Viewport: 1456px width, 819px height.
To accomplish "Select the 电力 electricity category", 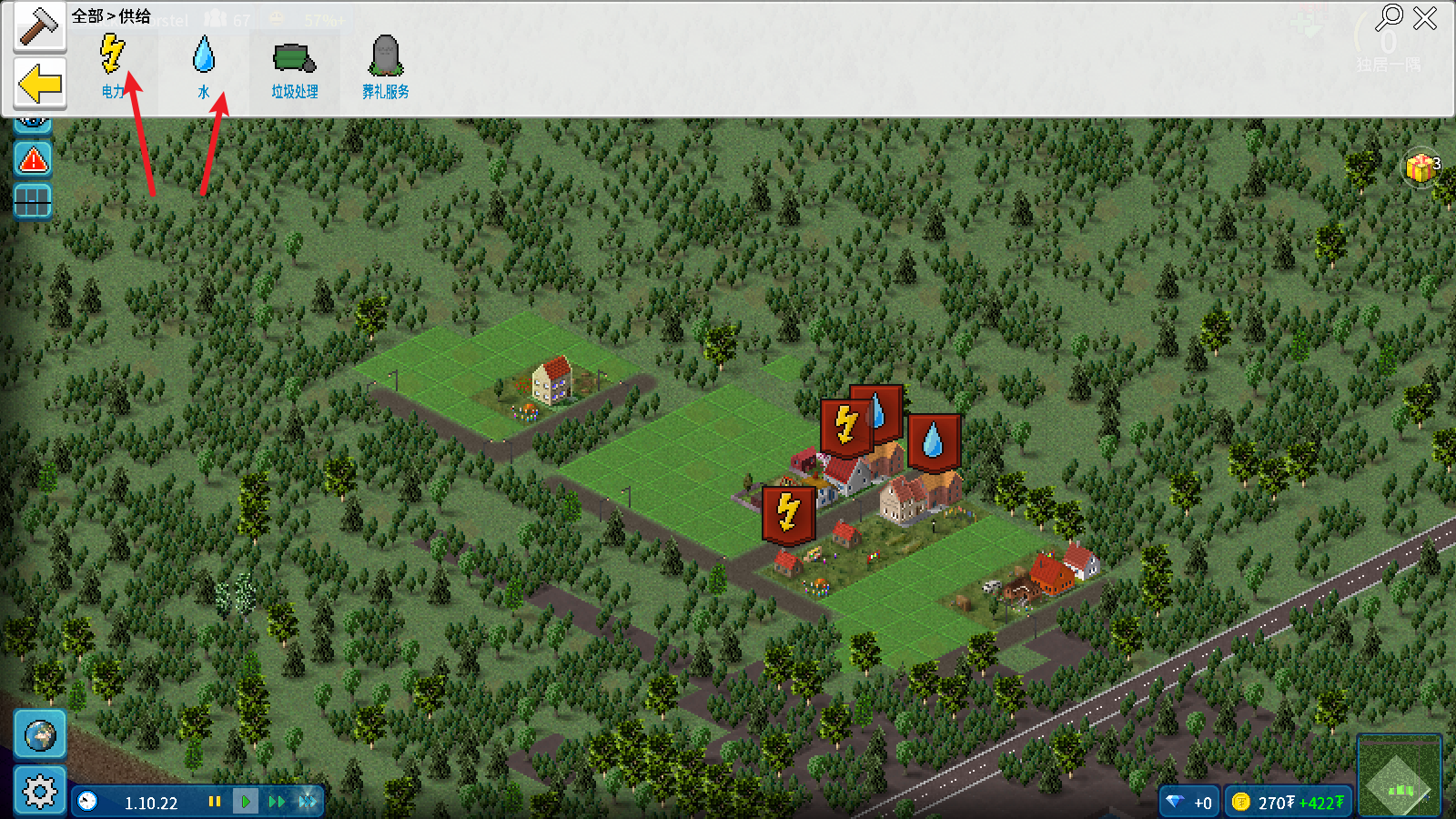I will [x=113, y=64].
